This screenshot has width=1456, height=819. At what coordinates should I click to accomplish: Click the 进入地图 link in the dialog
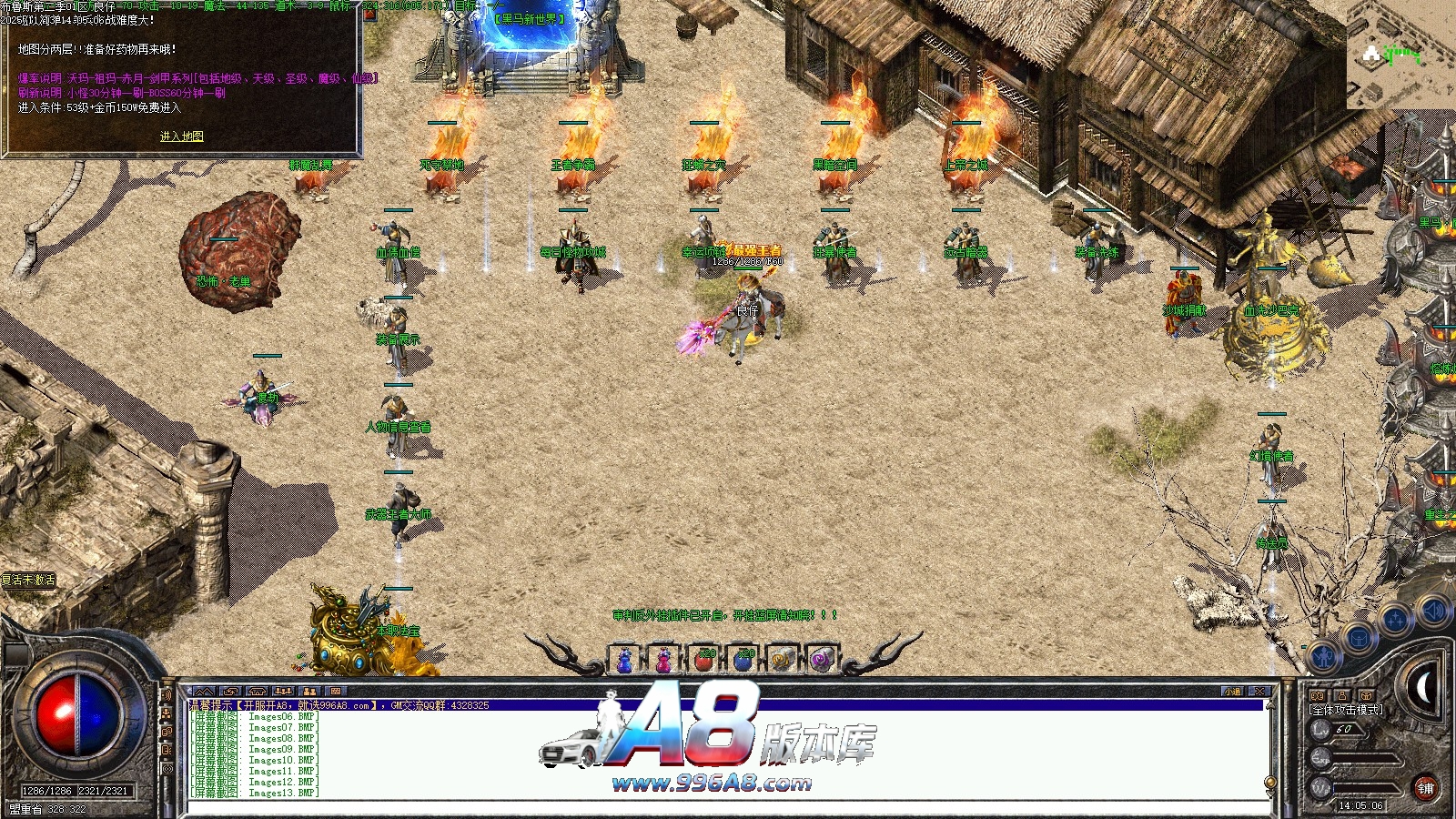(x=181, y=136)
